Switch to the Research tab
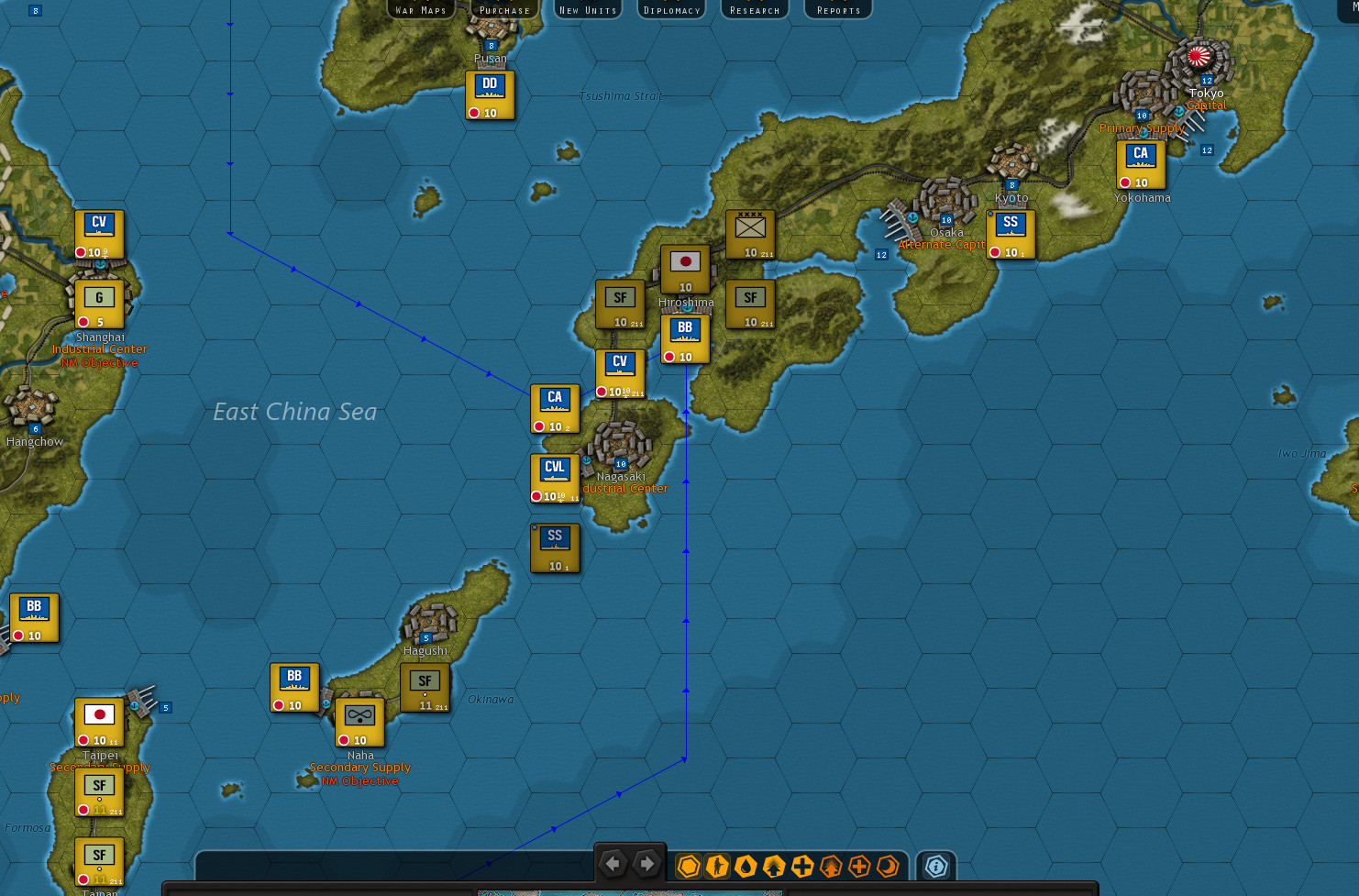The image size is (1359, 896). point(755,9)
